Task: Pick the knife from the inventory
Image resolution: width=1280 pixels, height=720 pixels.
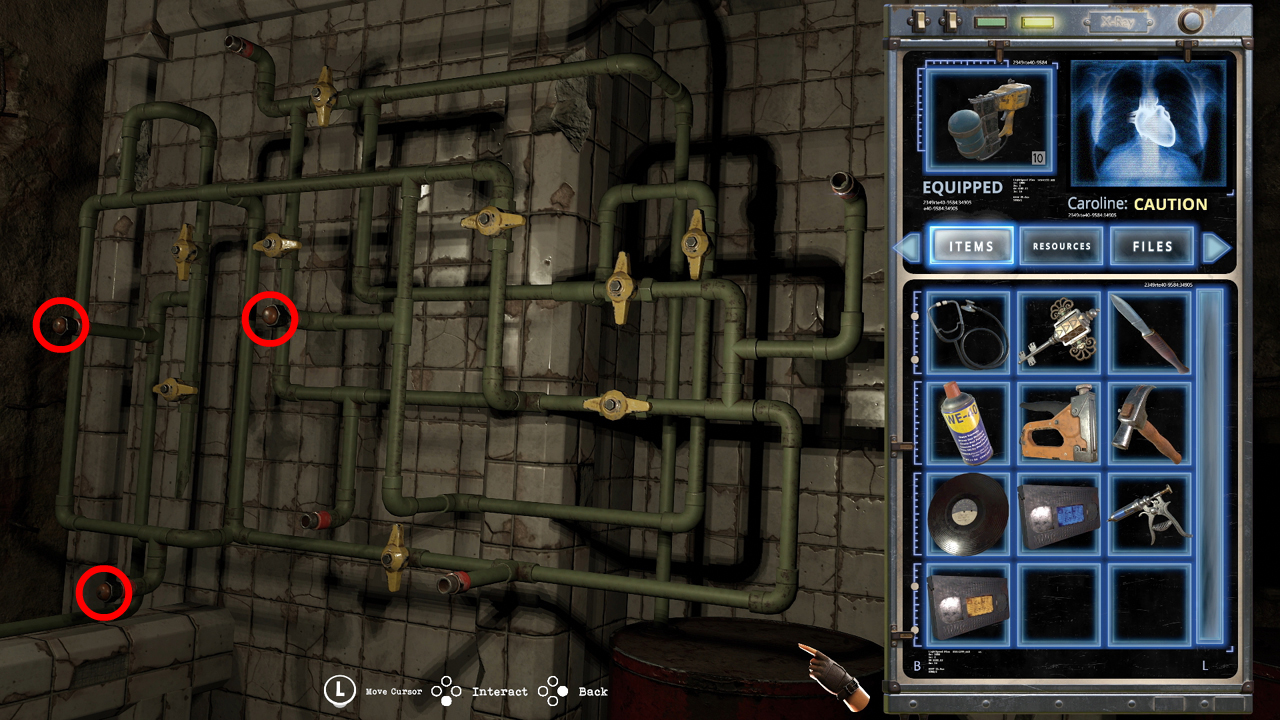Action: click(1150, 331)
